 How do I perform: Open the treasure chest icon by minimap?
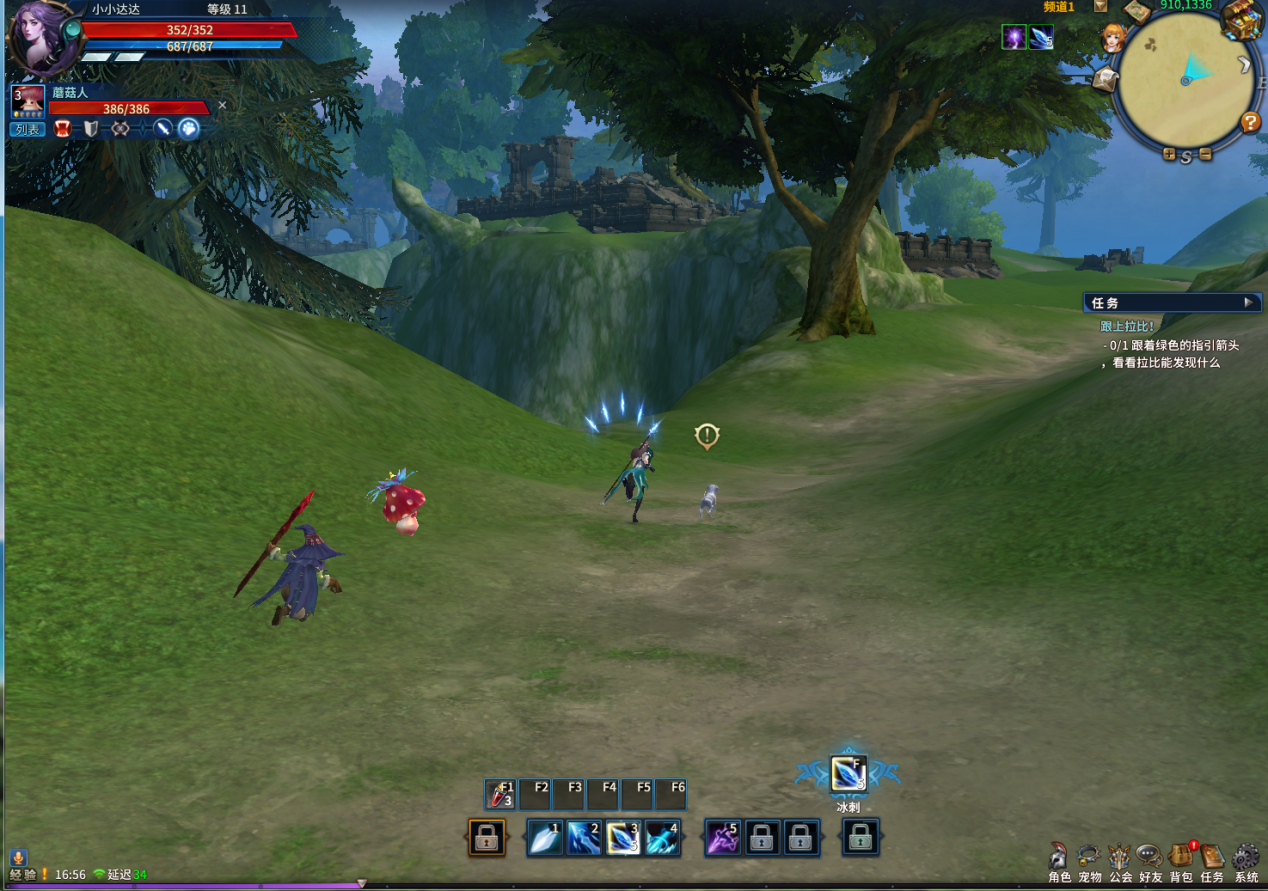1242,20
